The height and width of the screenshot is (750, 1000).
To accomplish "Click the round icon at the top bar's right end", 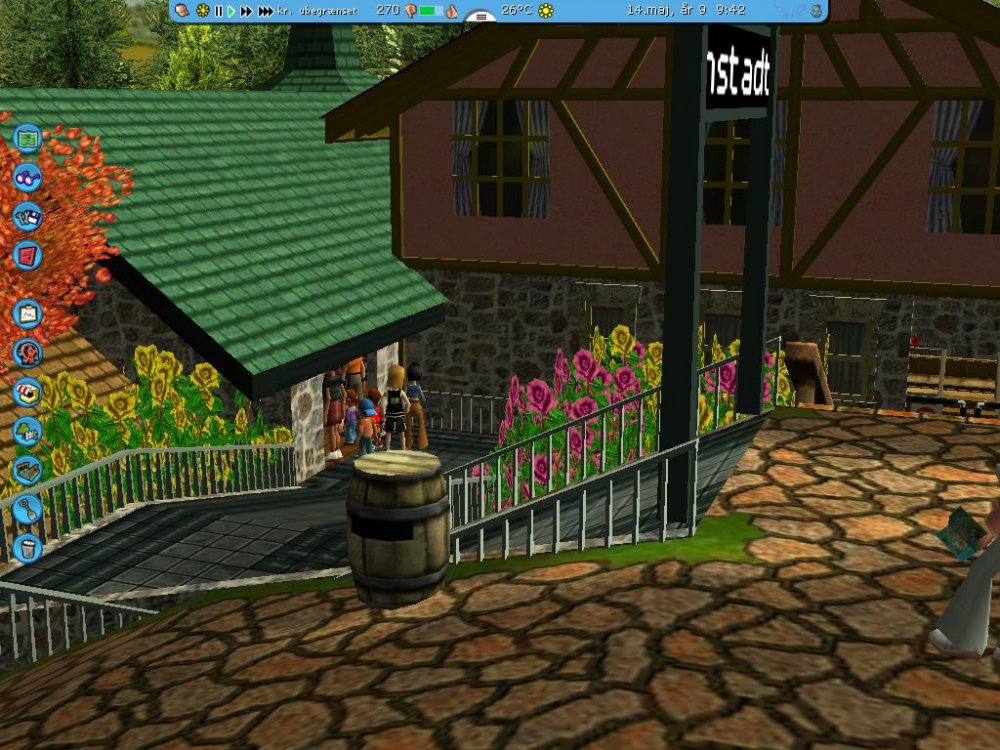I will click(x=816, y=10).
